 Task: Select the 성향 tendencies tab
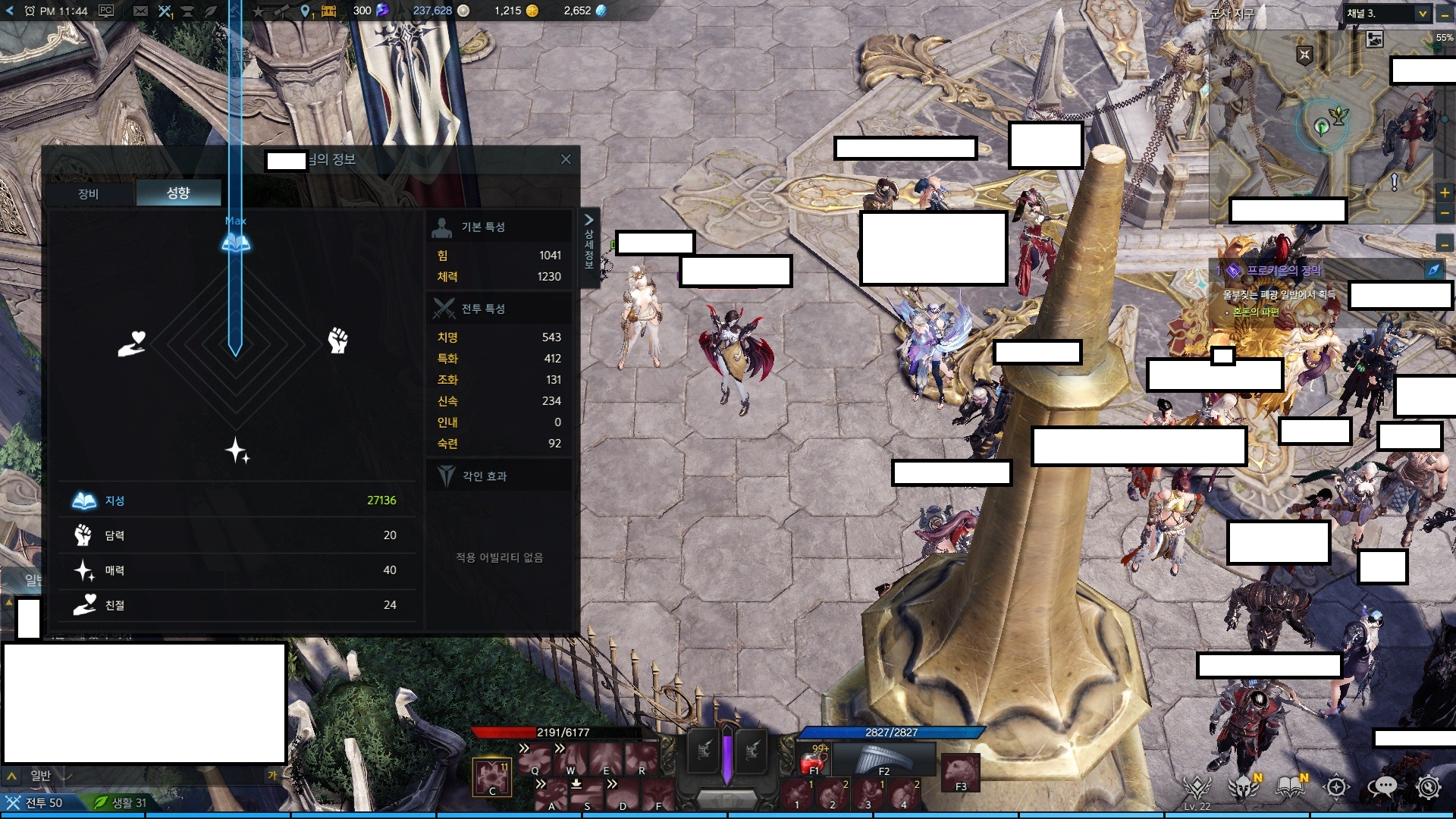(178, 193)
